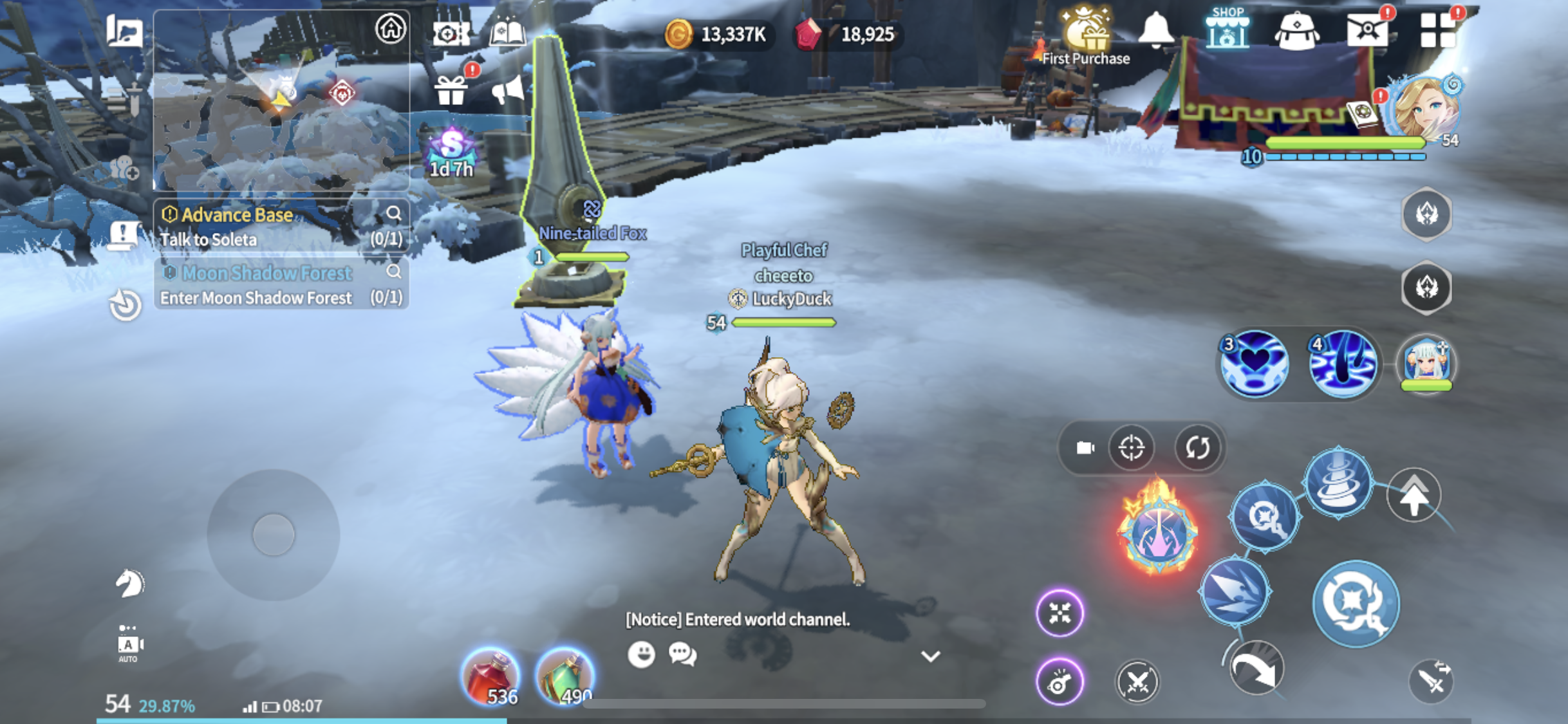This screenshot has height=724, width=1568.
Task: Open the mail envelope
Action: [1367, 31]
